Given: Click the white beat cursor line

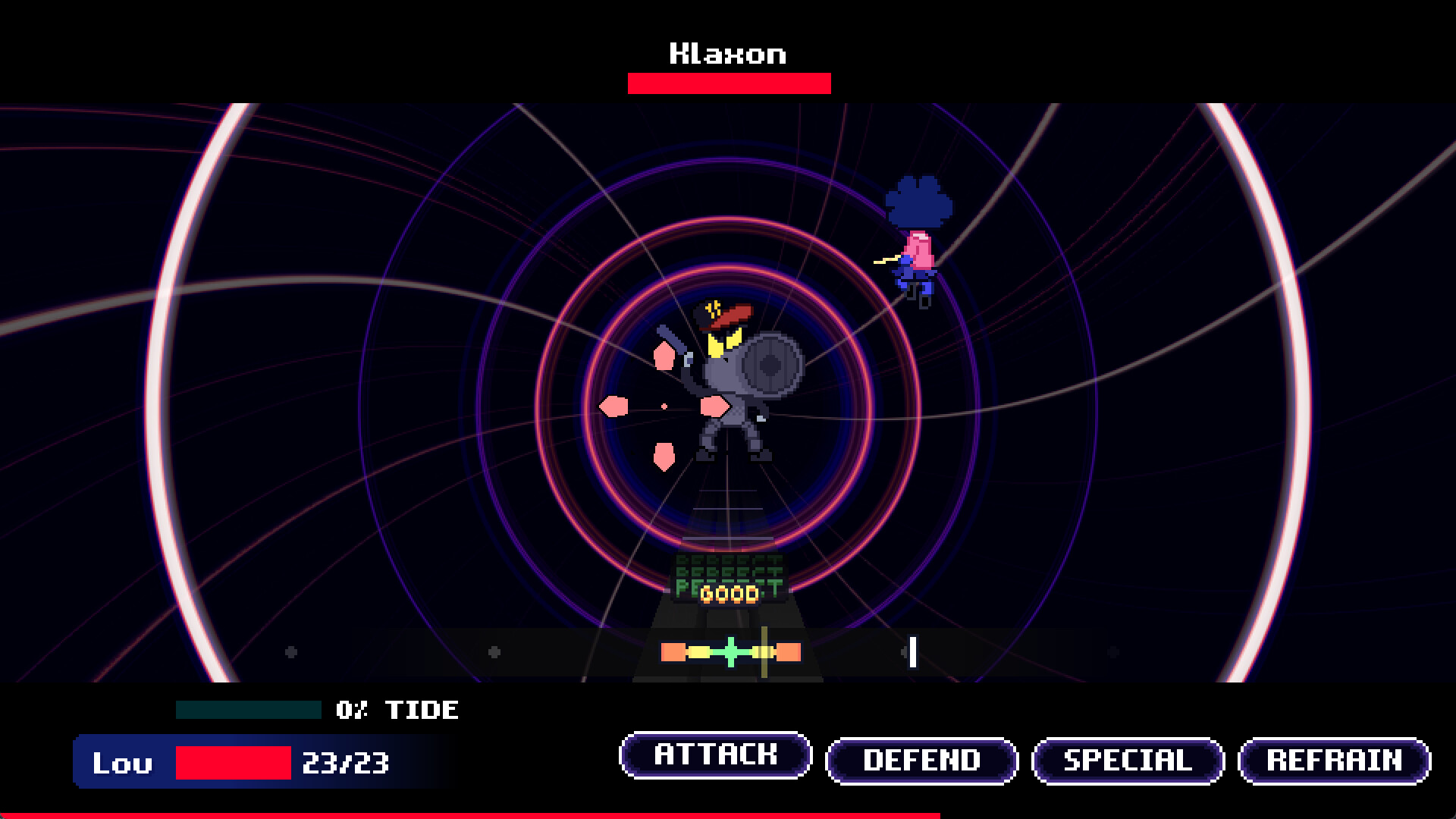Looking at the screenshot, I should pyautogui.click(x=912, y=651).
